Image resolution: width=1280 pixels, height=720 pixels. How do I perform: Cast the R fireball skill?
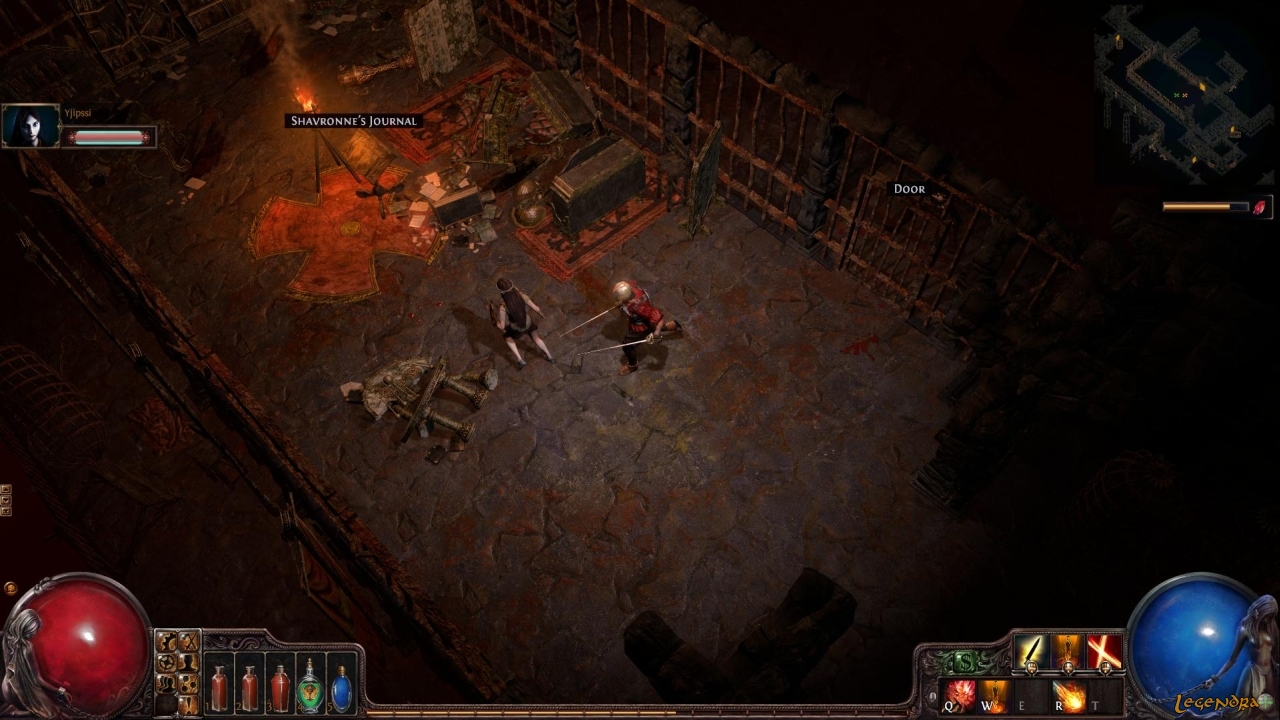(x=1069, y=693)
